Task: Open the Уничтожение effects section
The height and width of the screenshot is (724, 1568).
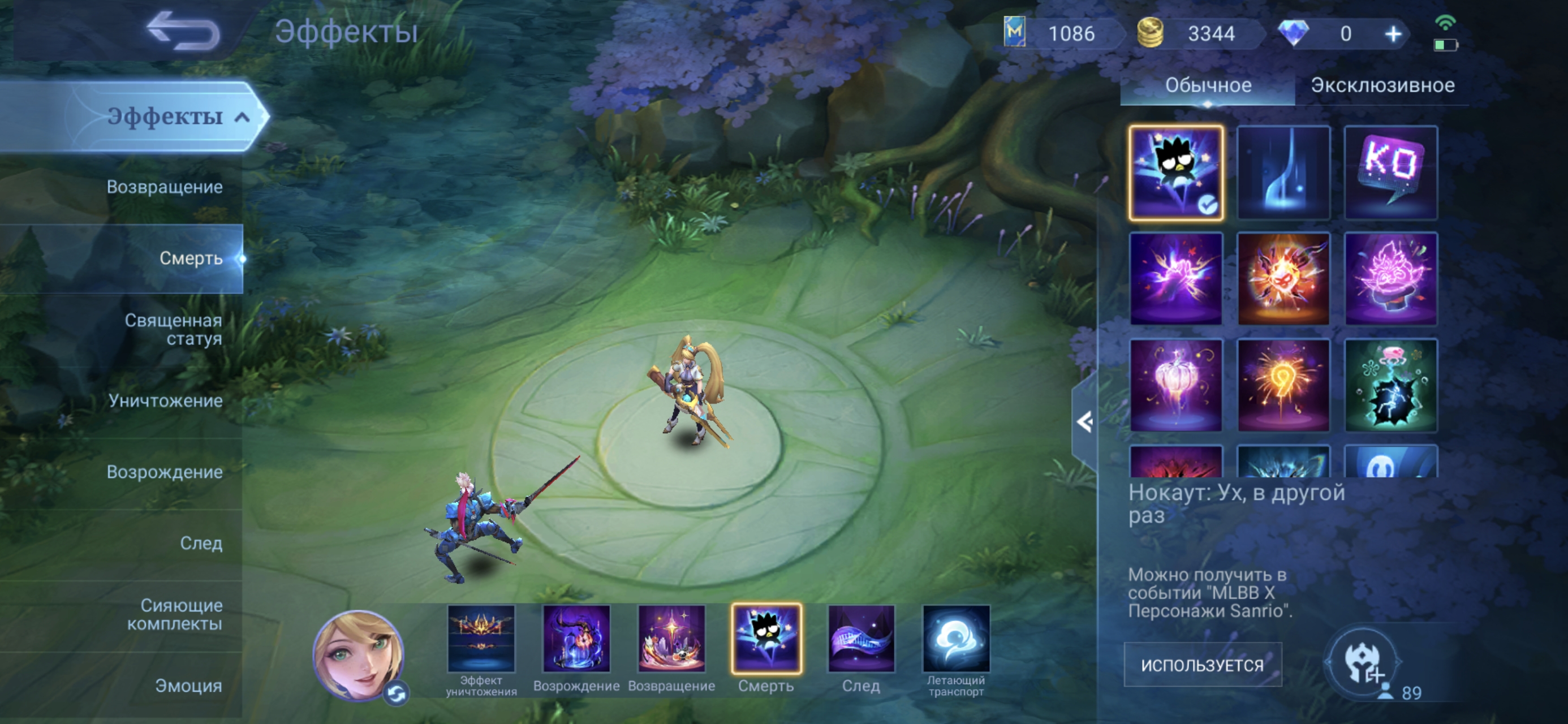Action: [165, 400]
